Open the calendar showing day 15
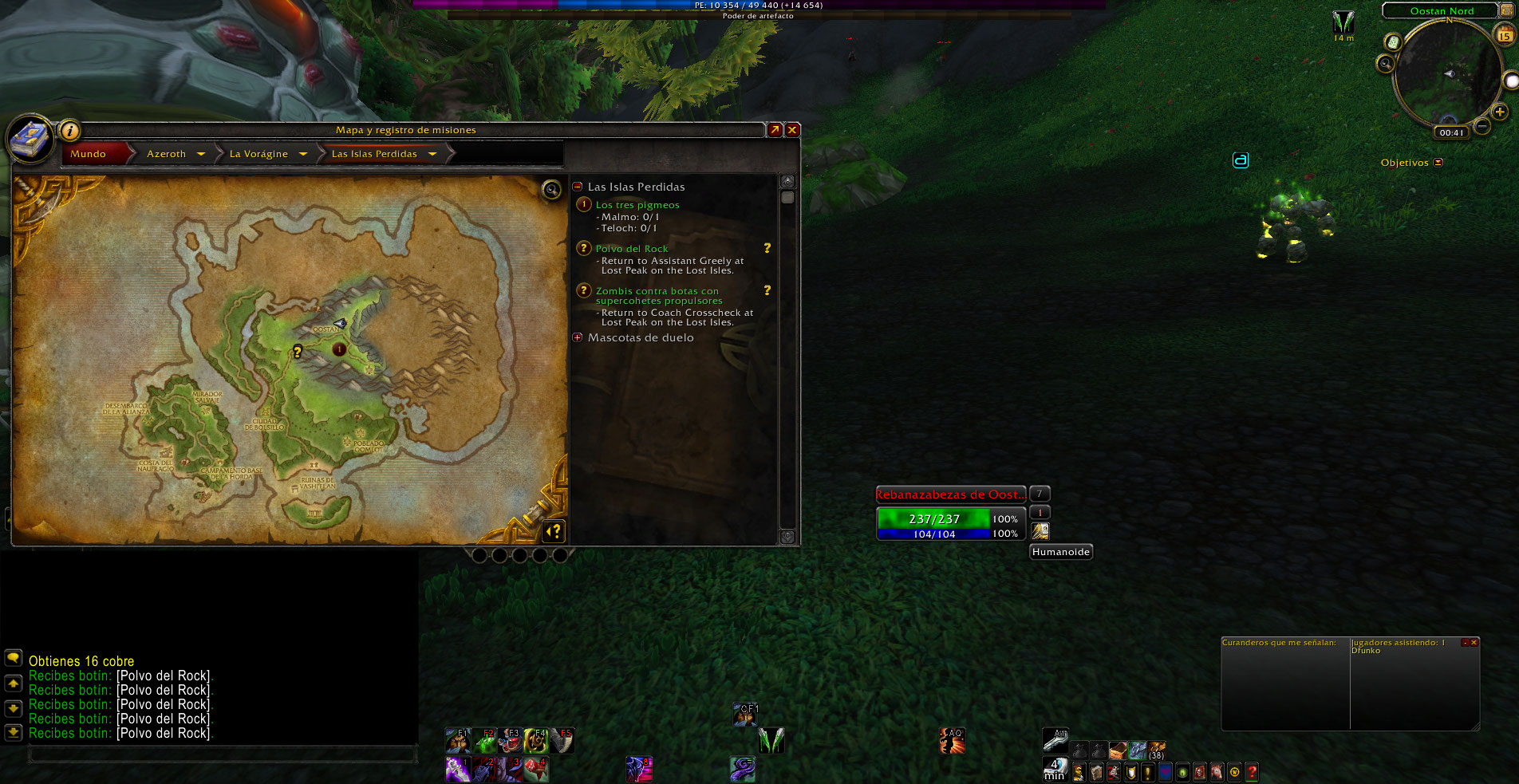This screenshot has width=1519, height=784. tap(1504, 35)
